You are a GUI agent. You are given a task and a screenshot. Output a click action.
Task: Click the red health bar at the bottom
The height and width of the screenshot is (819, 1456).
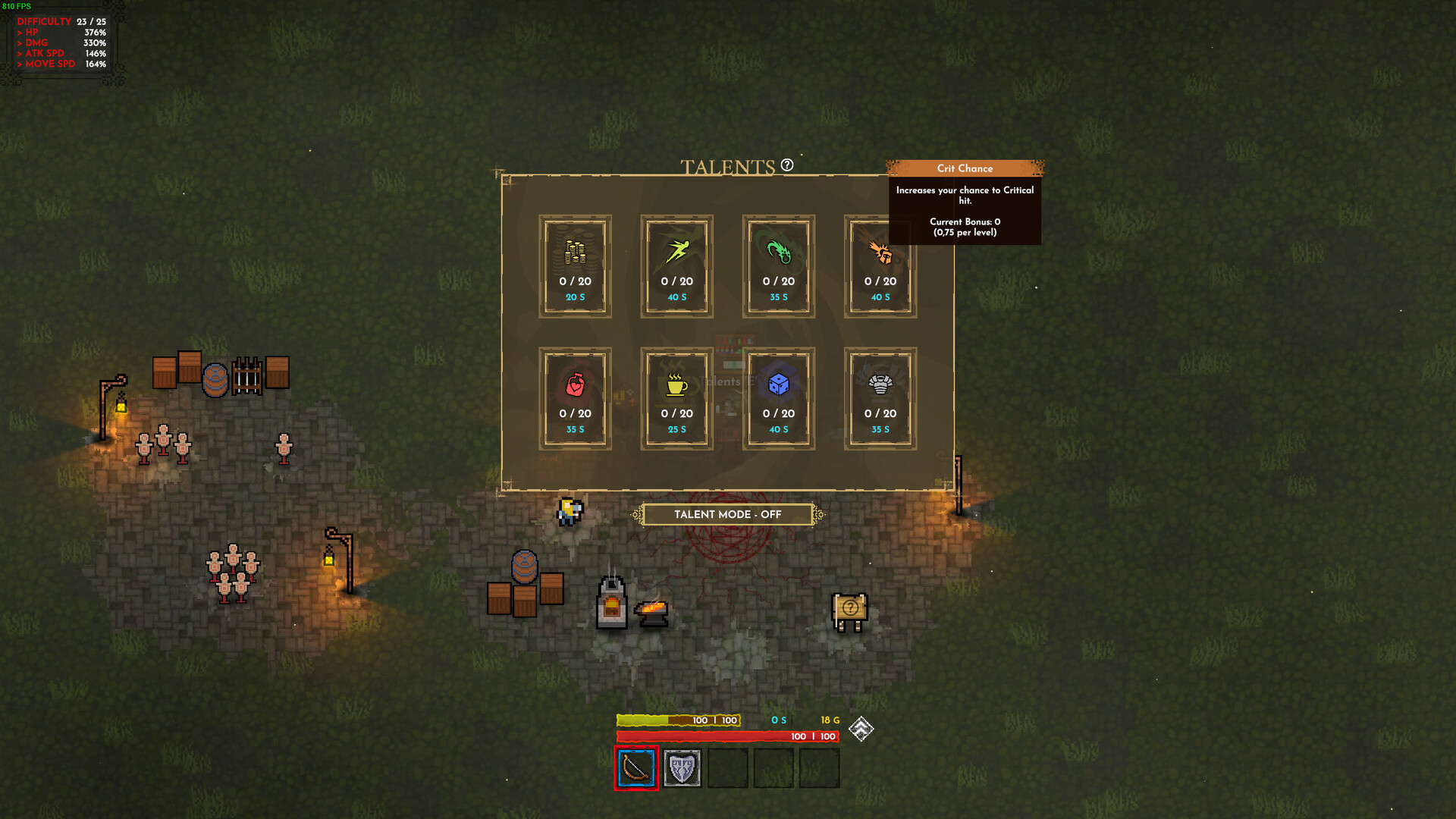click(x=728, y=736)
